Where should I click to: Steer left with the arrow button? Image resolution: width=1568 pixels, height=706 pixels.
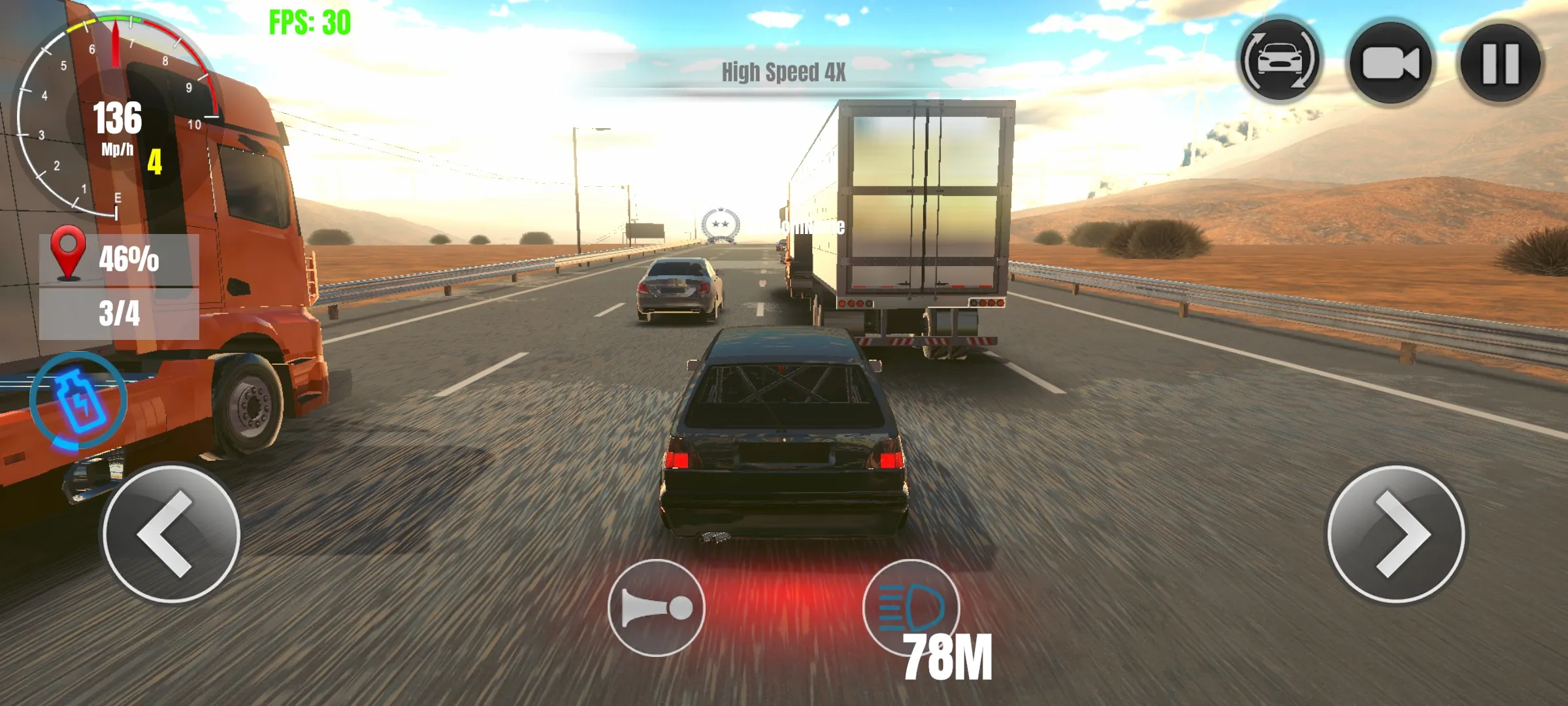[171, 533]
